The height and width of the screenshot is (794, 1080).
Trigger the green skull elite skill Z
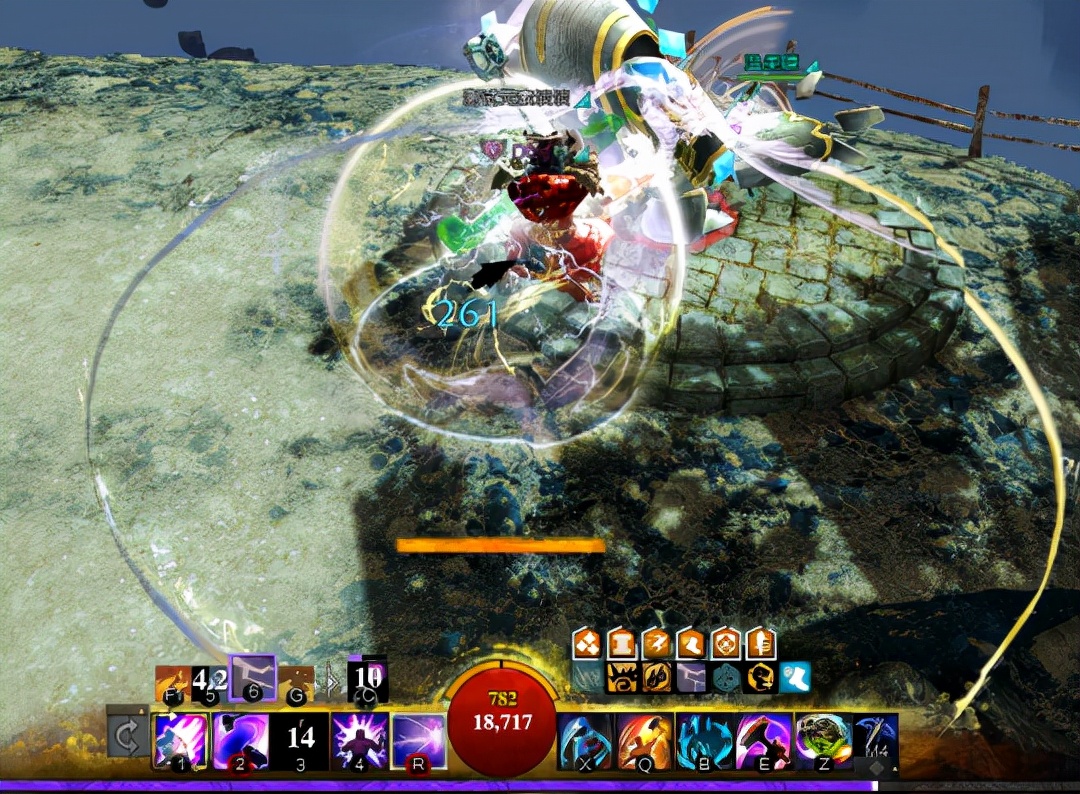pyautogui.click(x=824, y=741)
